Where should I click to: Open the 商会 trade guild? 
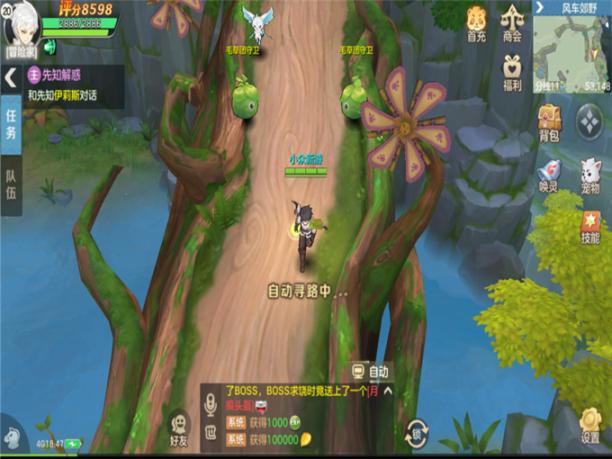point(512,21)
